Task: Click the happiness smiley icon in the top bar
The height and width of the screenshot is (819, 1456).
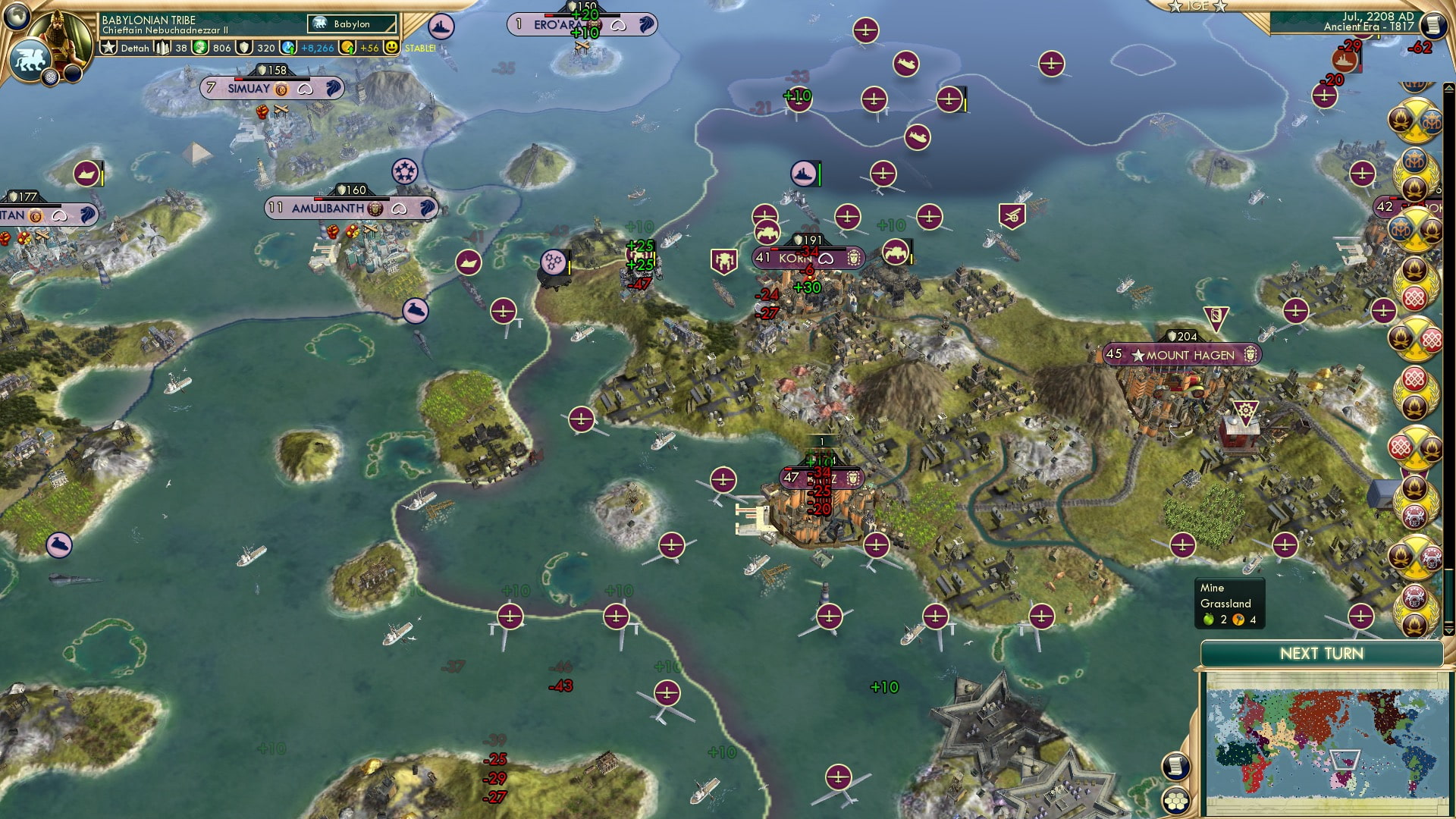Action: [391, 49]
